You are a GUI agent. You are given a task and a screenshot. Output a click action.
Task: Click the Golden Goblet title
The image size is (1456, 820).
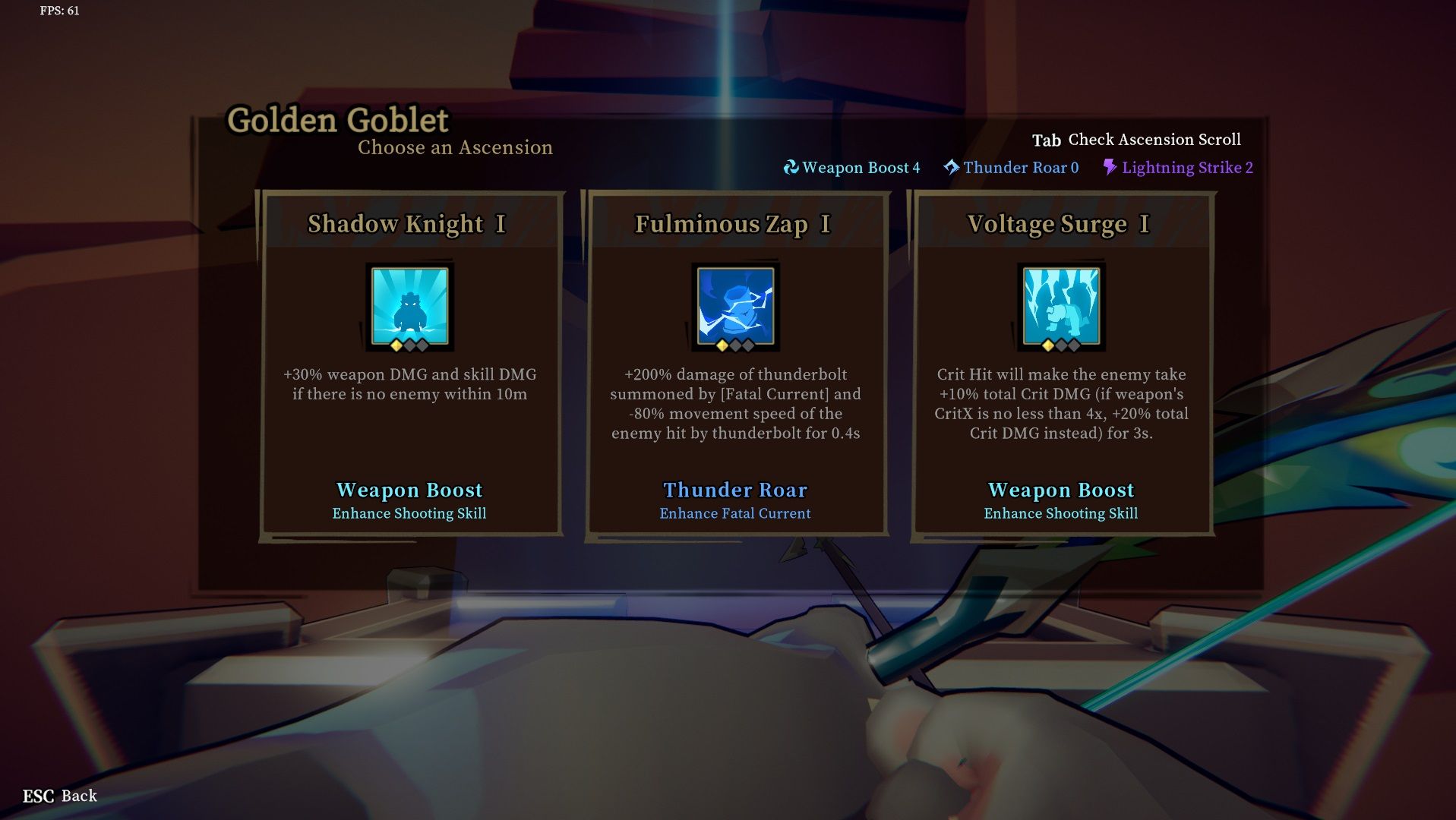338,120
